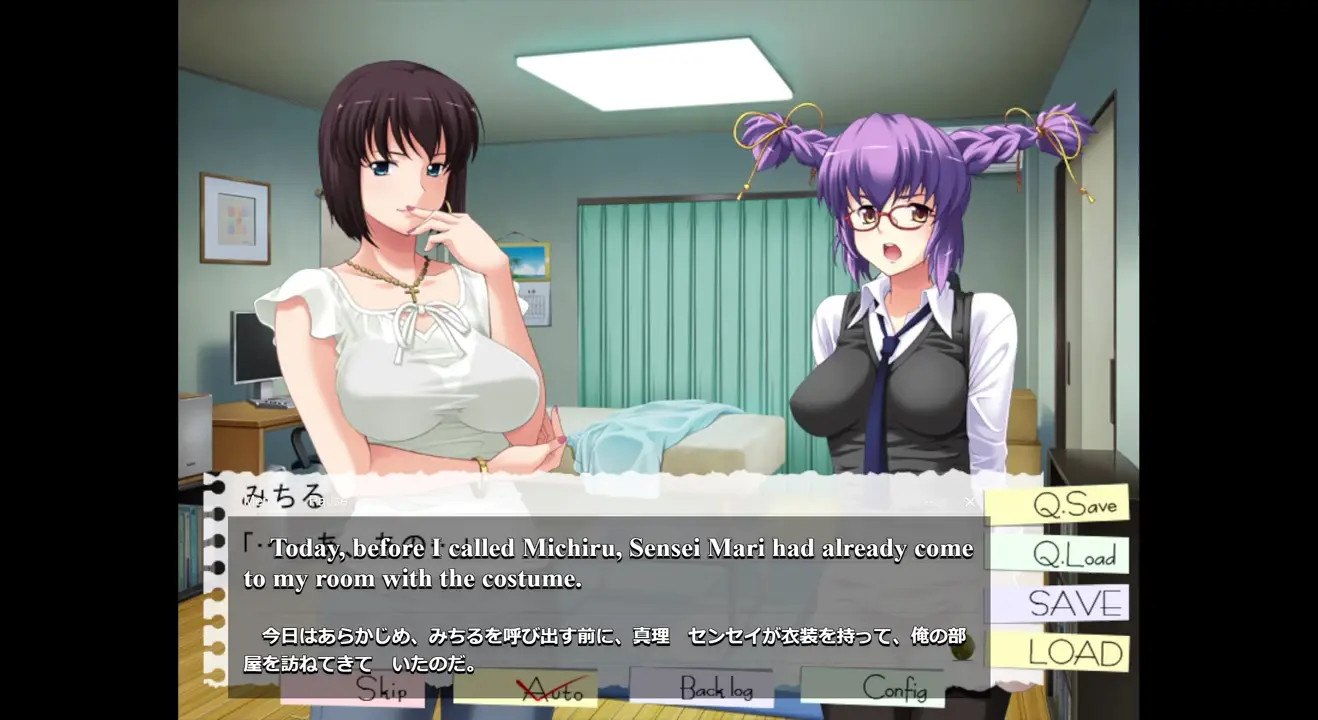Close the translation overlay with the X
The height and width of the screenshot is (720, 1318).
tap(969, 501)
